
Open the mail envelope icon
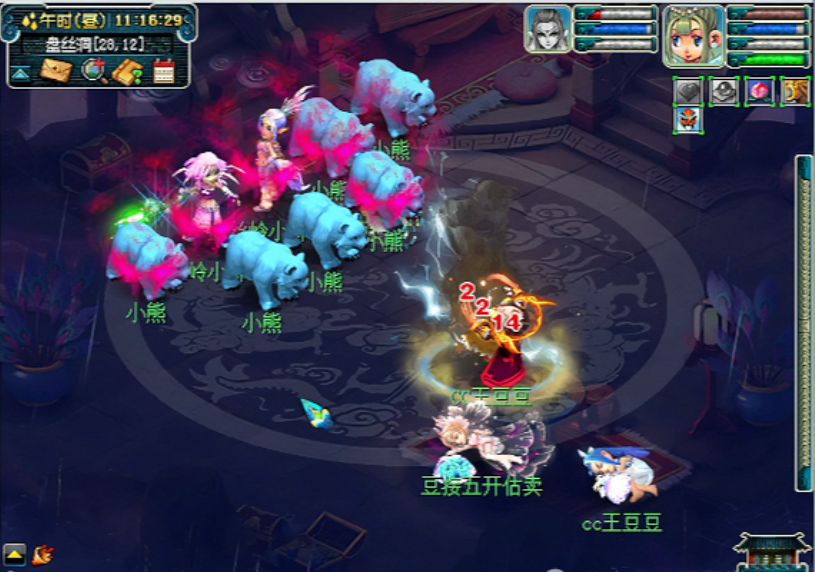pos(55,71)
